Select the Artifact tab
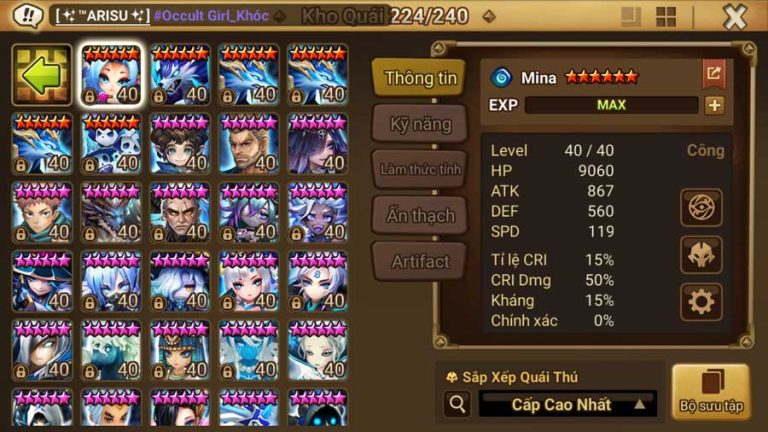 (419, 261)
